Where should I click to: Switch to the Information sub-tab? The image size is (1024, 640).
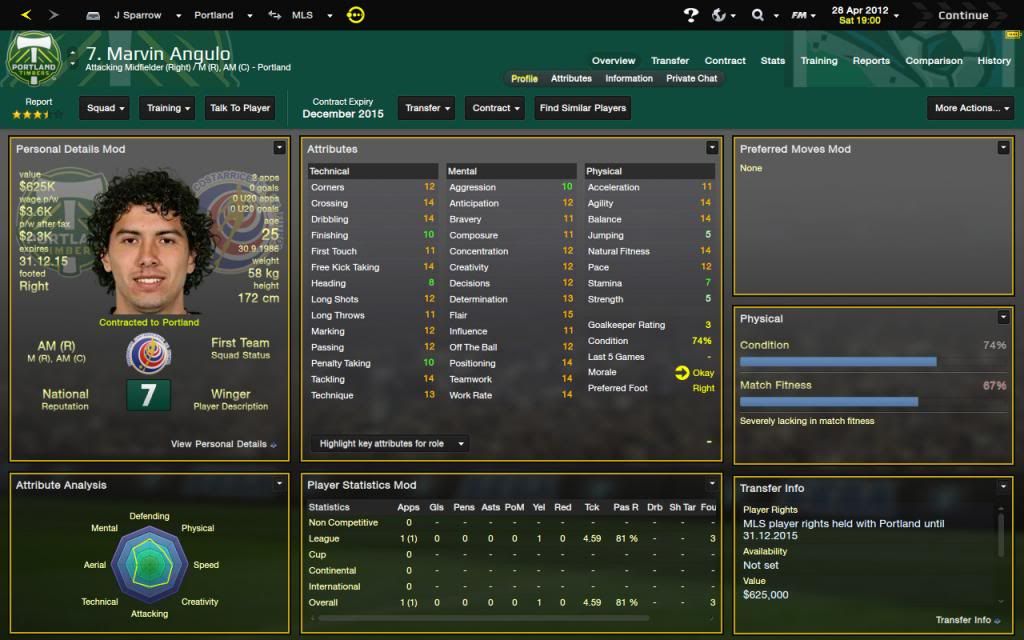coord(629,78)
